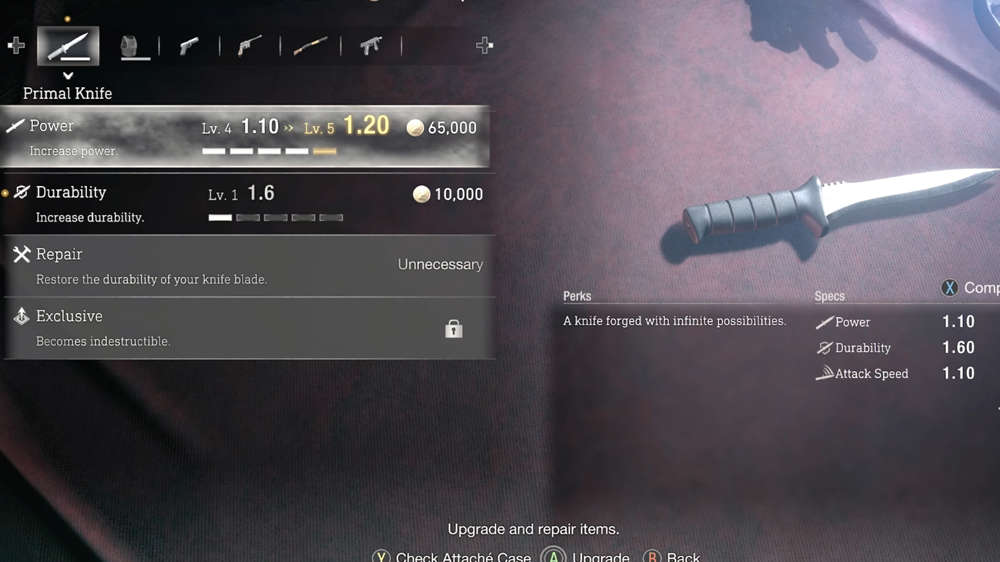Switch to the submachine gun tab
This screenshot has width=1000, height=562.
371,47
